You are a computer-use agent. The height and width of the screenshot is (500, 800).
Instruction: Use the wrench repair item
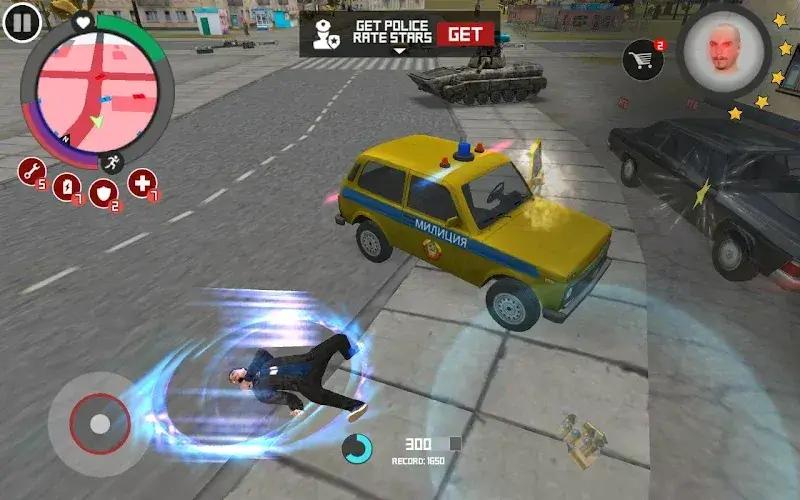(32, 171)
